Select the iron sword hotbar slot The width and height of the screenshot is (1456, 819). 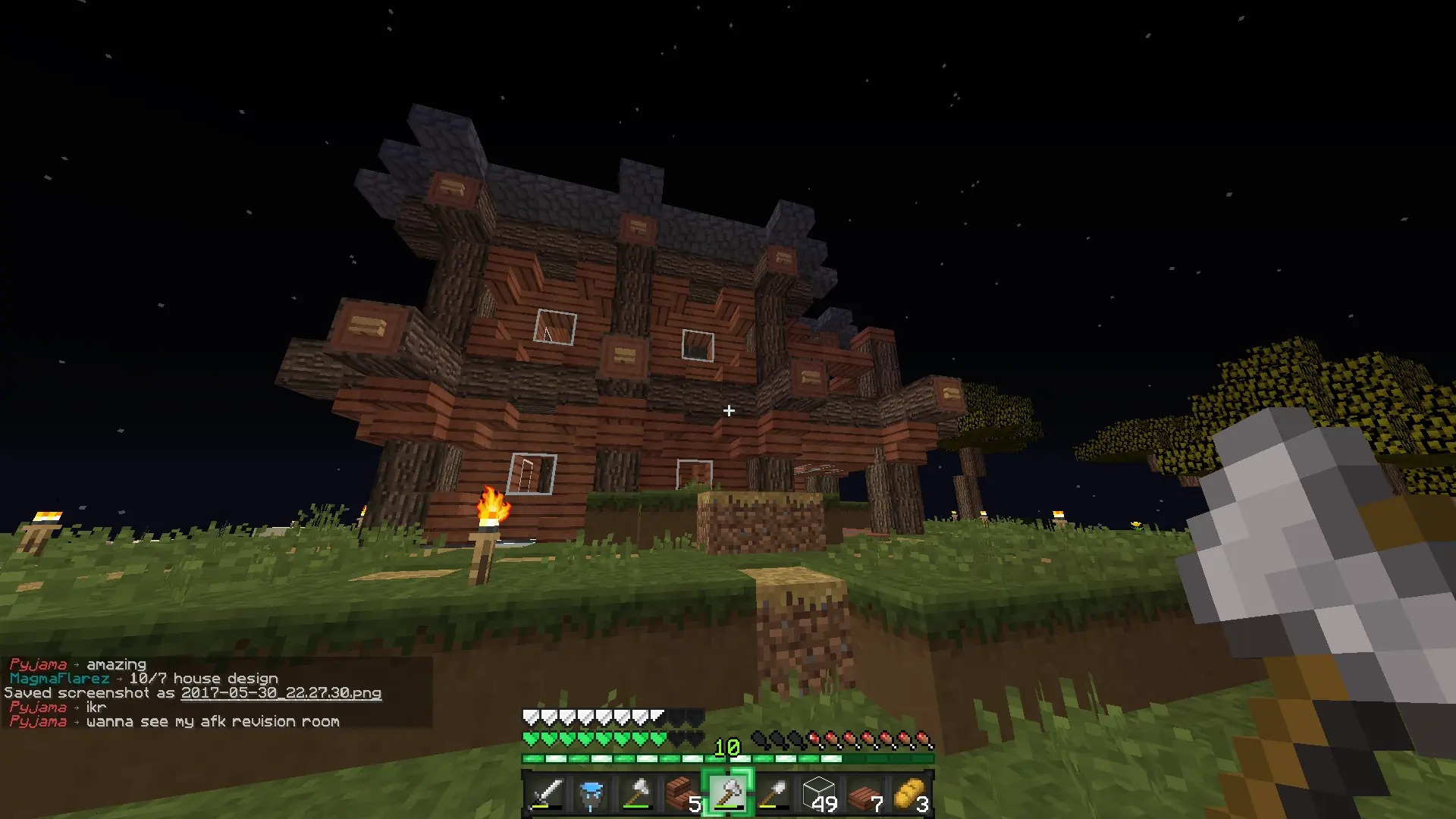546,794
